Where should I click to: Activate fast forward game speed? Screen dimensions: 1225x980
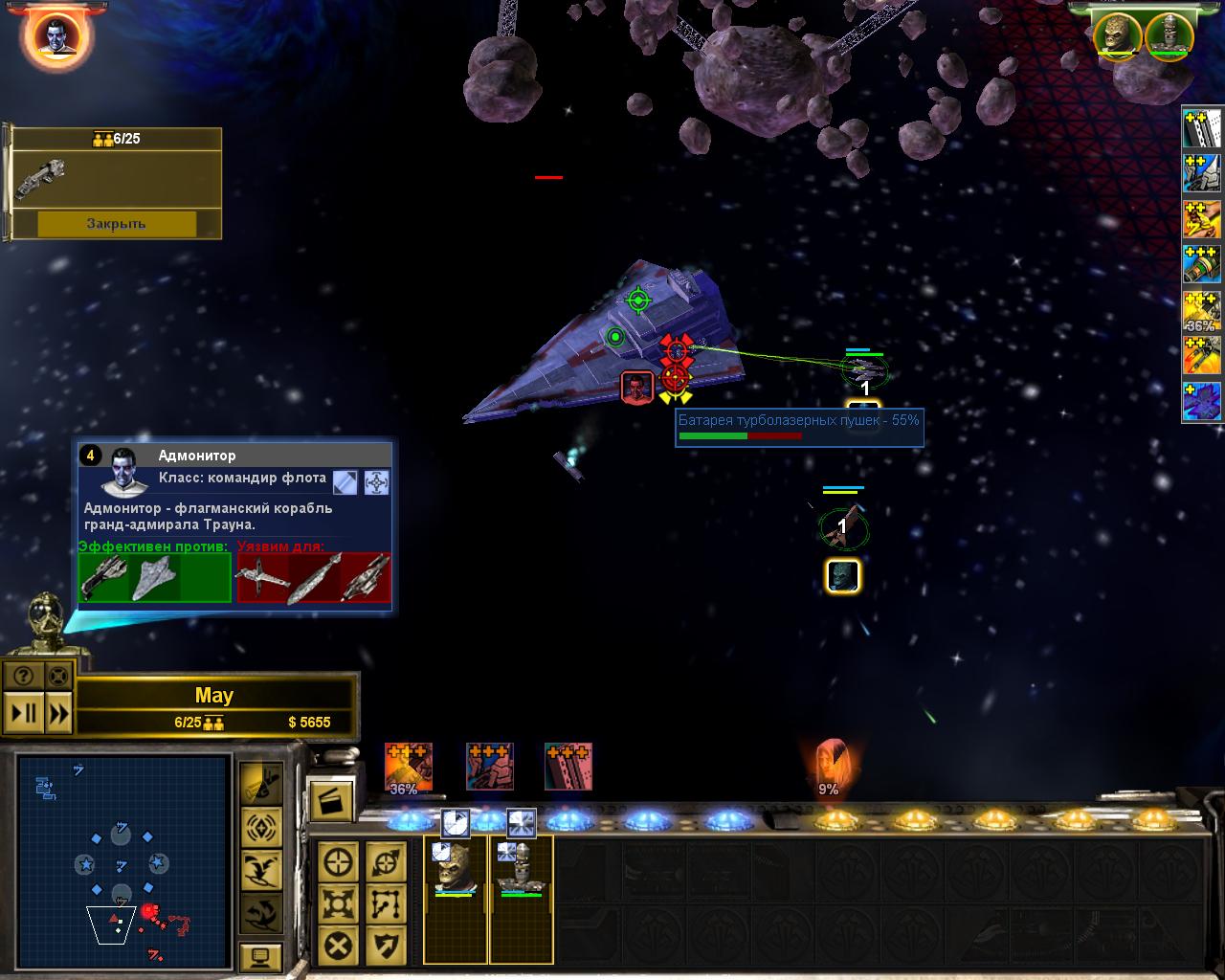pos(58,713)
